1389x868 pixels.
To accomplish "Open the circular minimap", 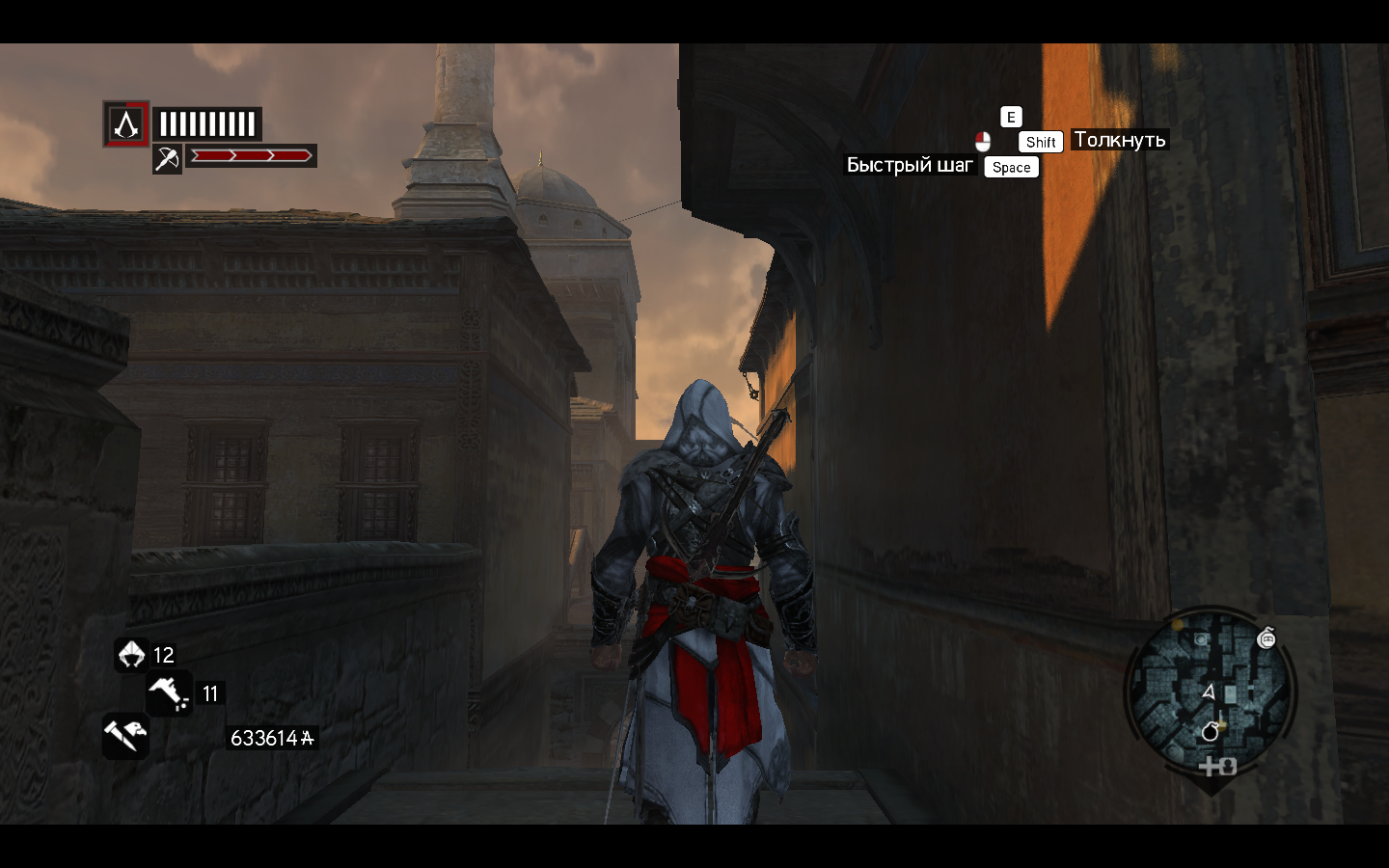I will (x=1210, y=692).
